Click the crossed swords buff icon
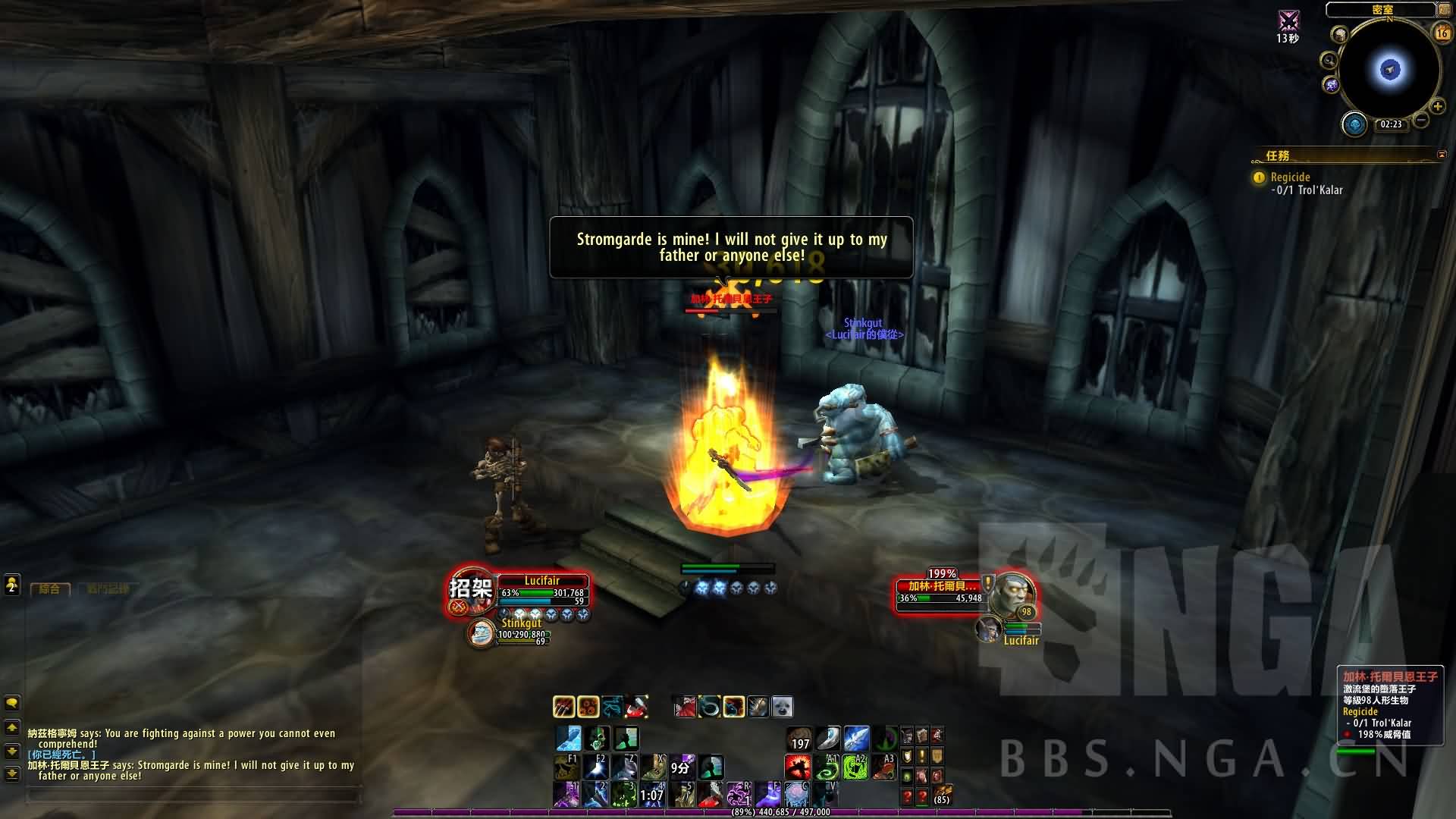This screenshot has width=1456, height=819. pos(1288,20)
